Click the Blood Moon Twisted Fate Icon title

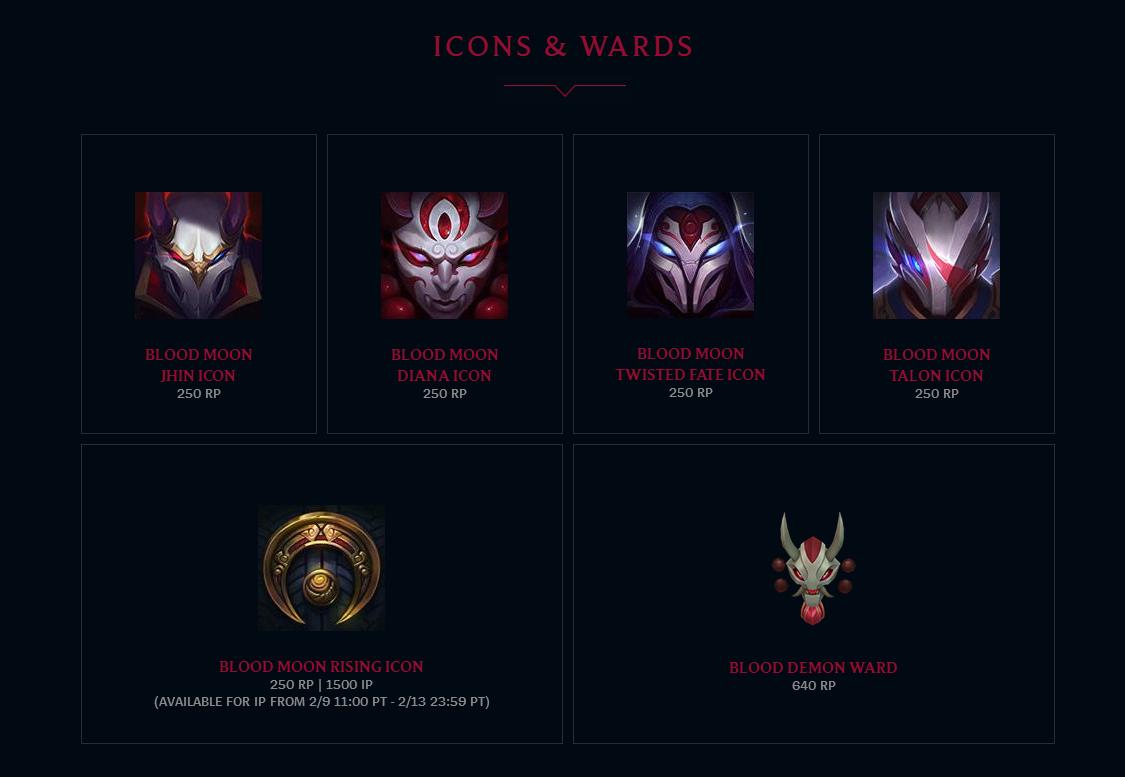690,364
